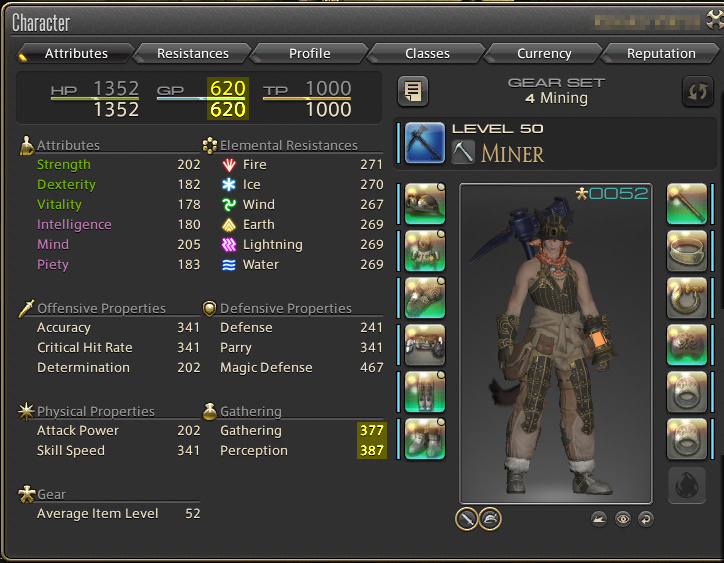This screenshot has width=724, height=563.
Task: Select the equipped gloves slot
Action: click(425, 298)
